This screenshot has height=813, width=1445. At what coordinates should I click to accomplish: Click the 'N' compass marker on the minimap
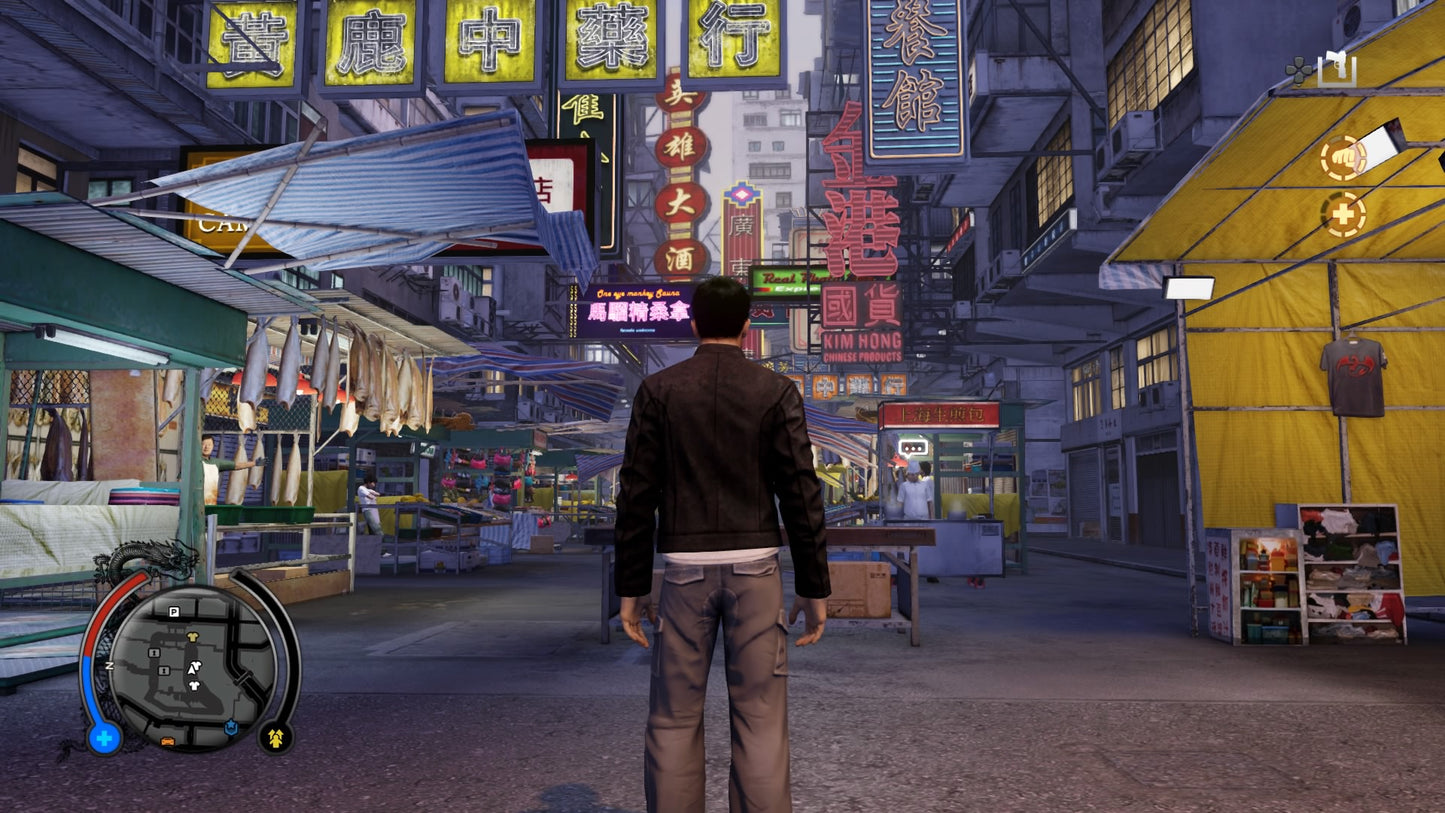click(109, 665)
